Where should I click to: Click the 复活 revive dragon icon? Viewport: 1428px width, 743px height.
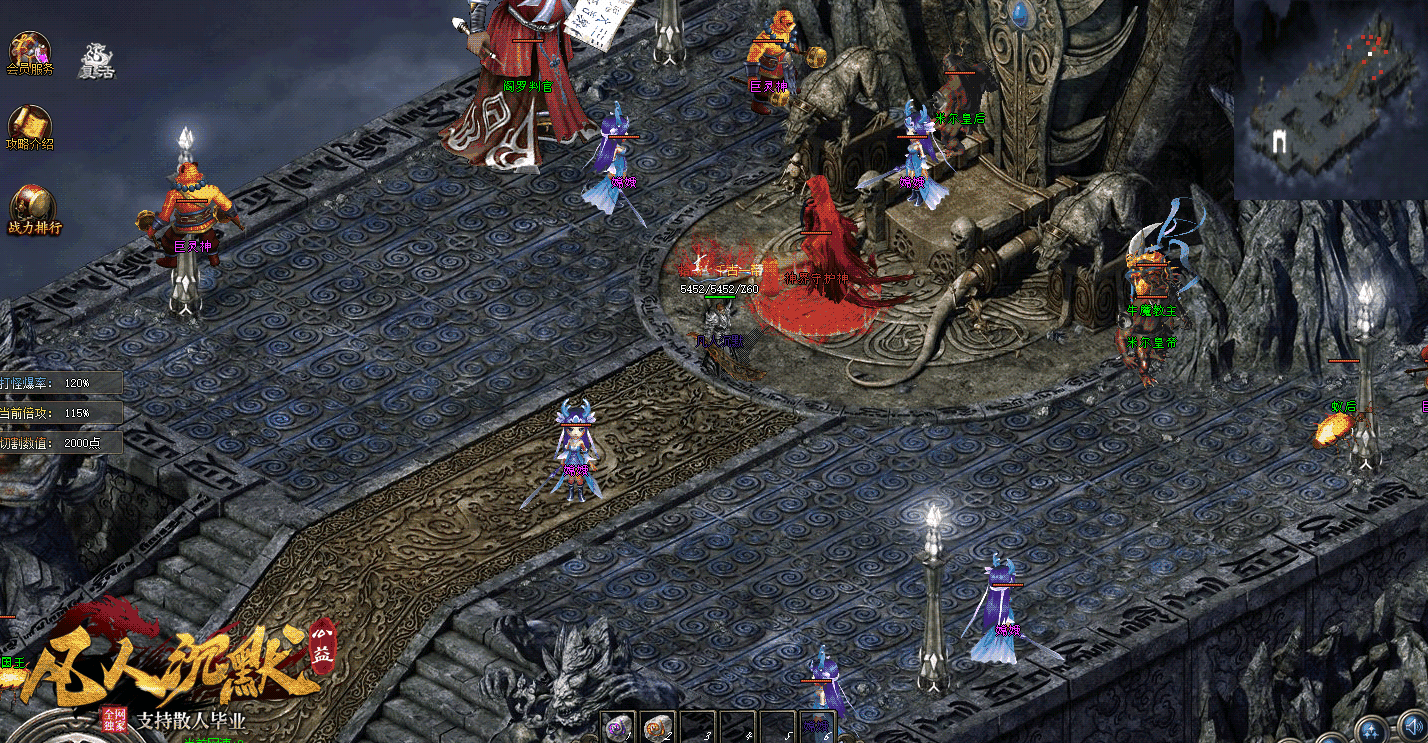(98, 58)
